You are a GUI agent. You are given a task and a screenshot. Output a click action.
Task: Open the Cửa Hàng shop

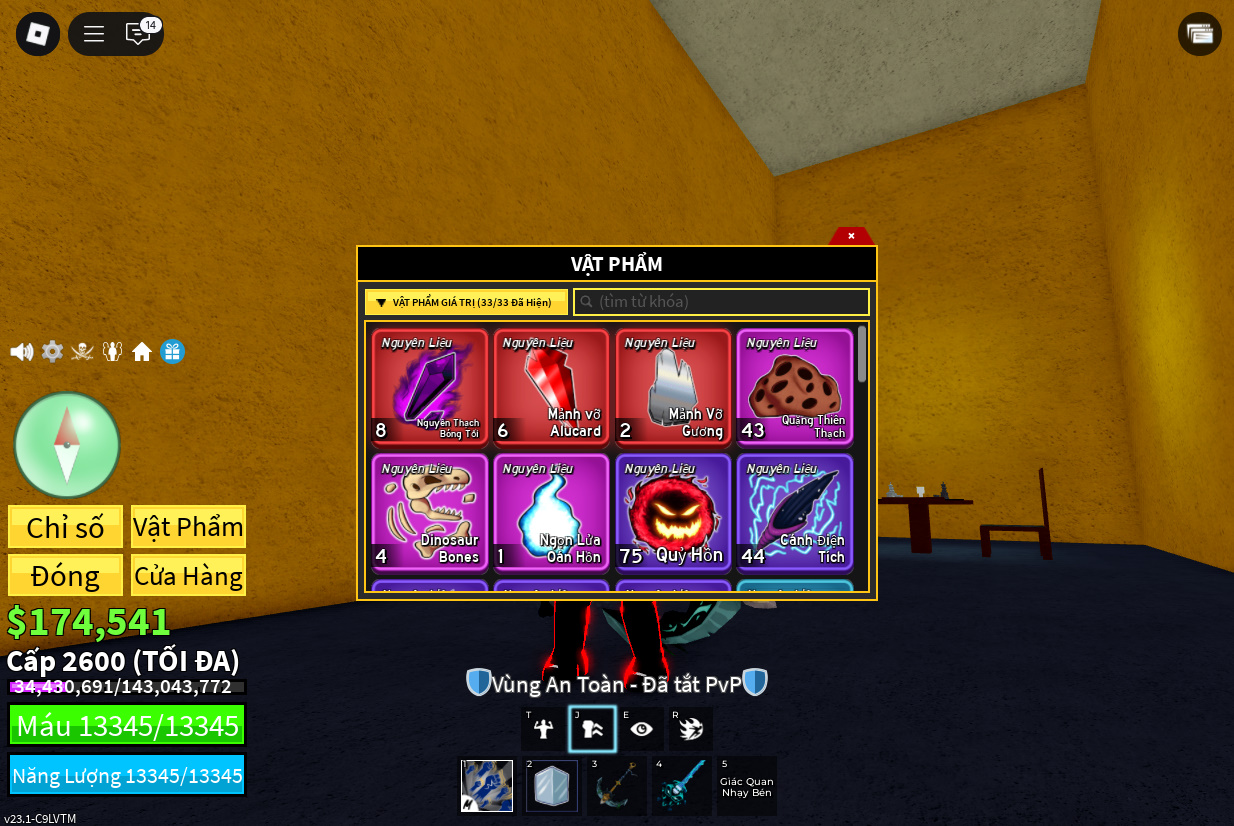(x=188, y=576)
